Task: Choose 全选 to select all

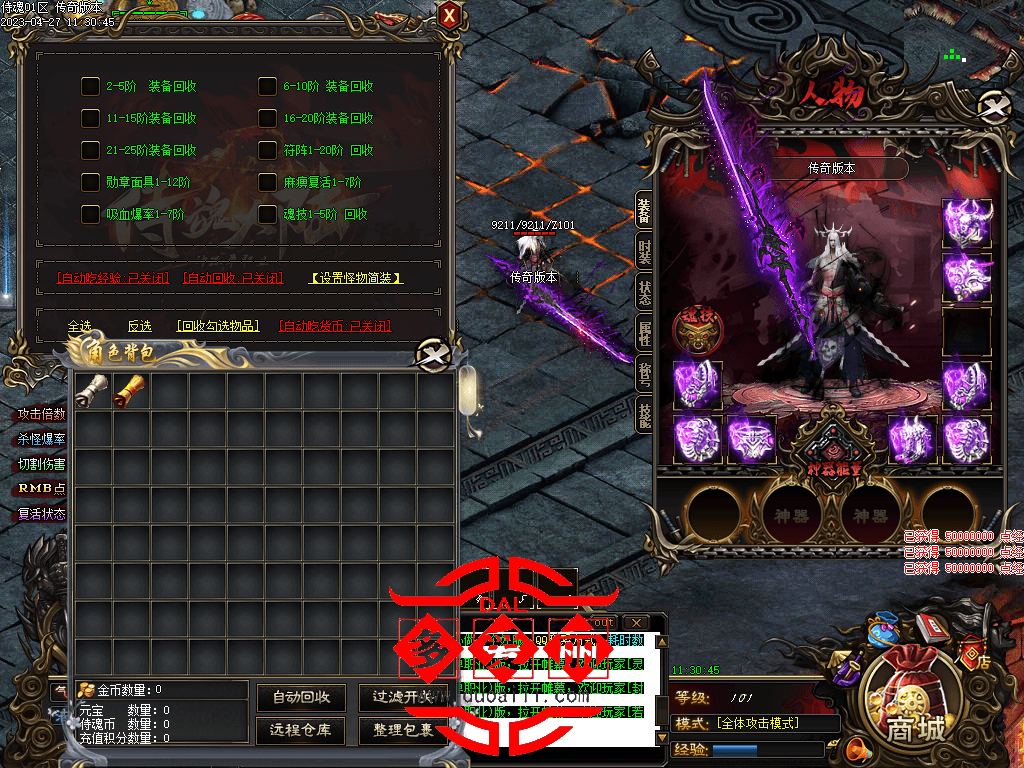Action: coord(79,326)
